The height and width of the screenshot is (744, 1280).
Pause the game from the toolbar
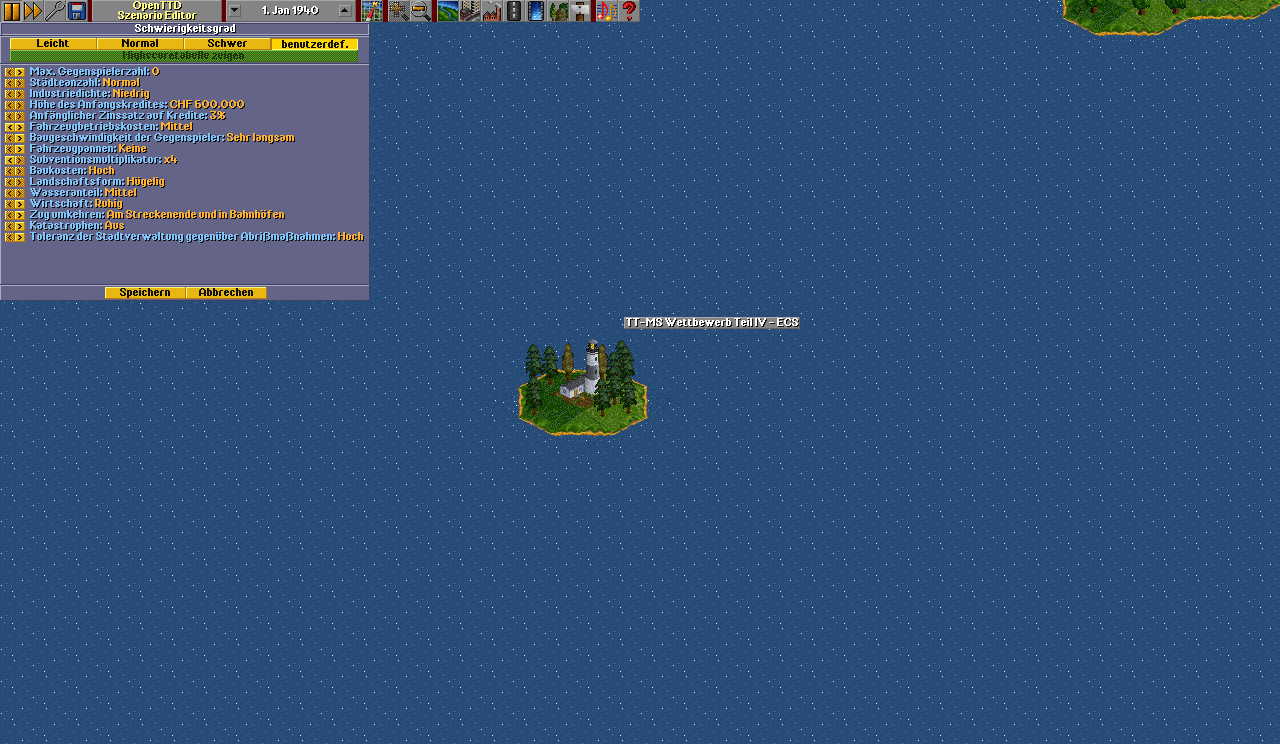coord(12,11)
